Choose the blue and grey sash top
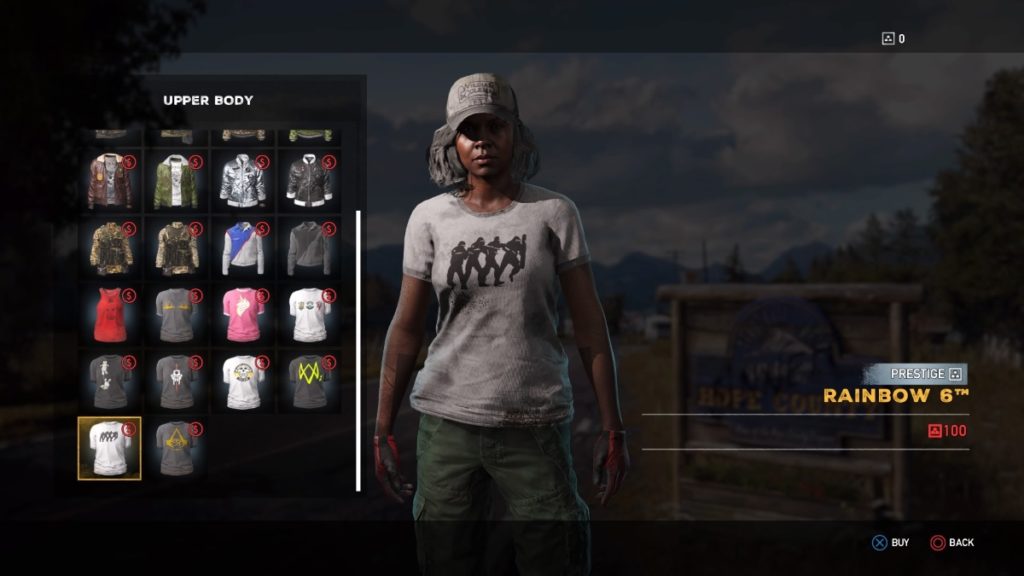Viewport: 1024px width, 576px height. click(x=243, y=247)
